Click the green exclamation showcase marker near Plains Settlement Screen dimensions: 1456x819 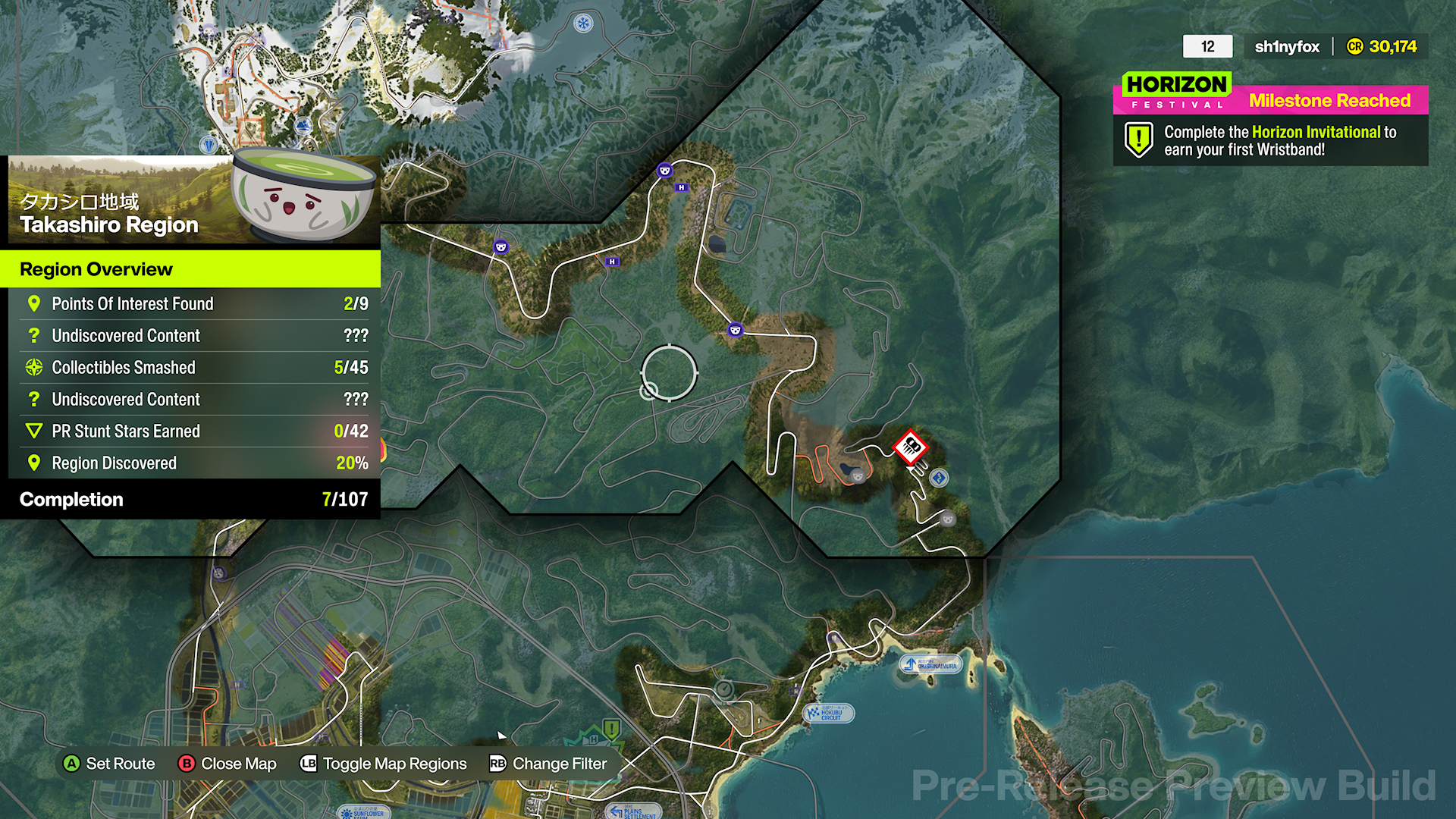tap(611, 730)
